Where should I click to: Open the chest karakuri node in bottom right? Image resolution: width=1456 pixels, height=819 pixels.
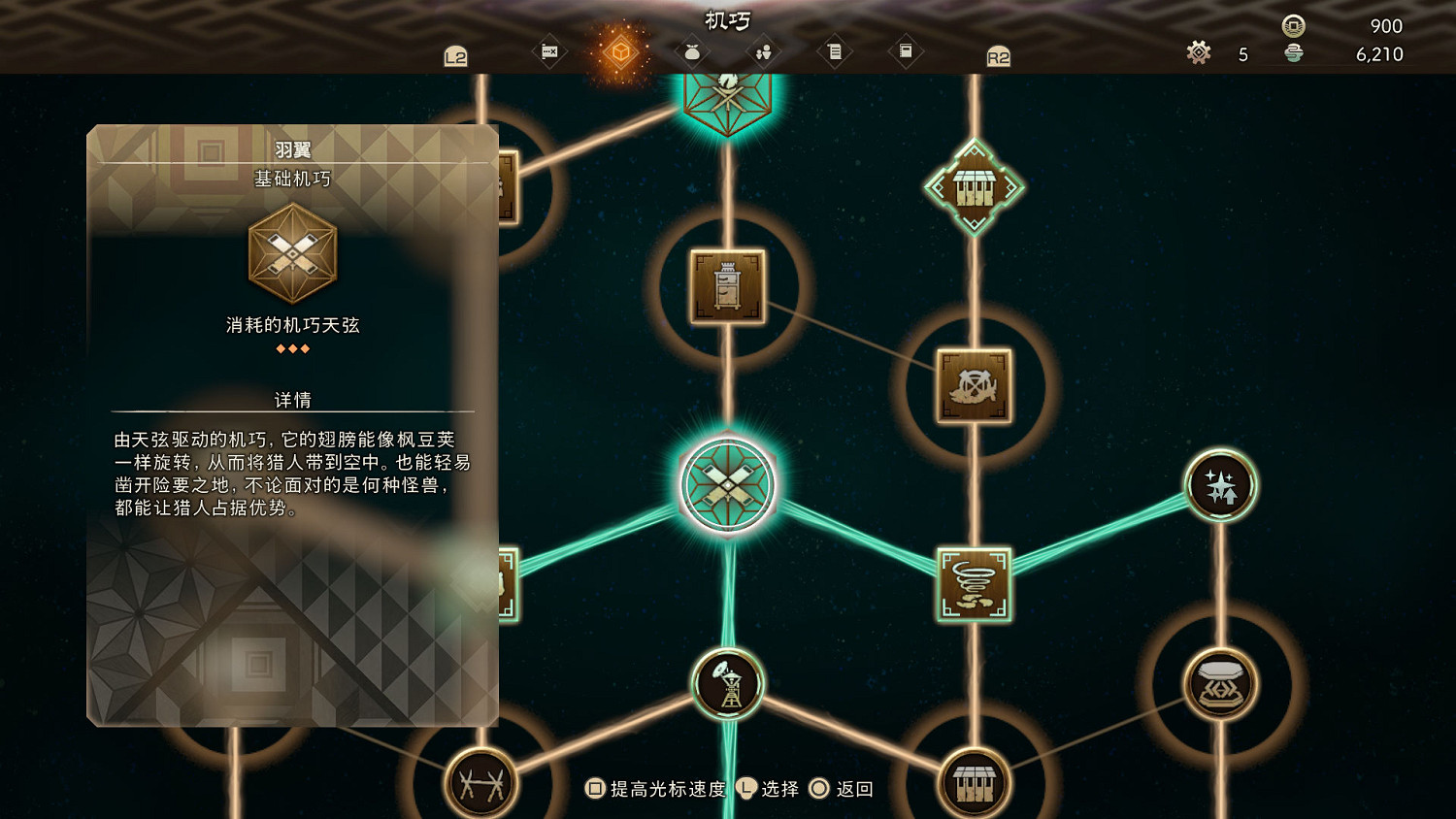tap(1220, 685)
